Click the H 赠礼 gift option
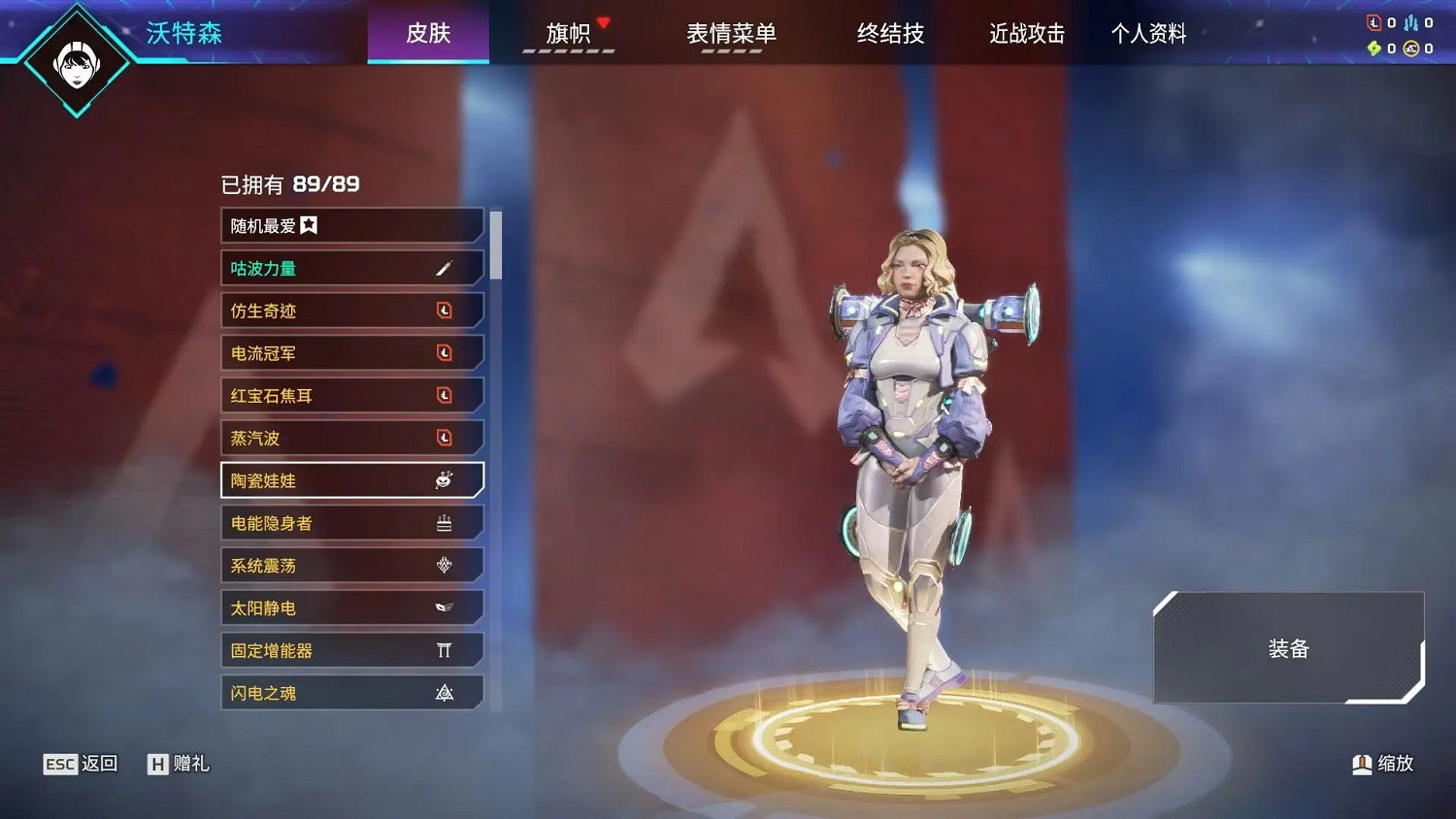Image resolution: width=1456 pixels, height=819 pixels. click(x=178, y=764)
